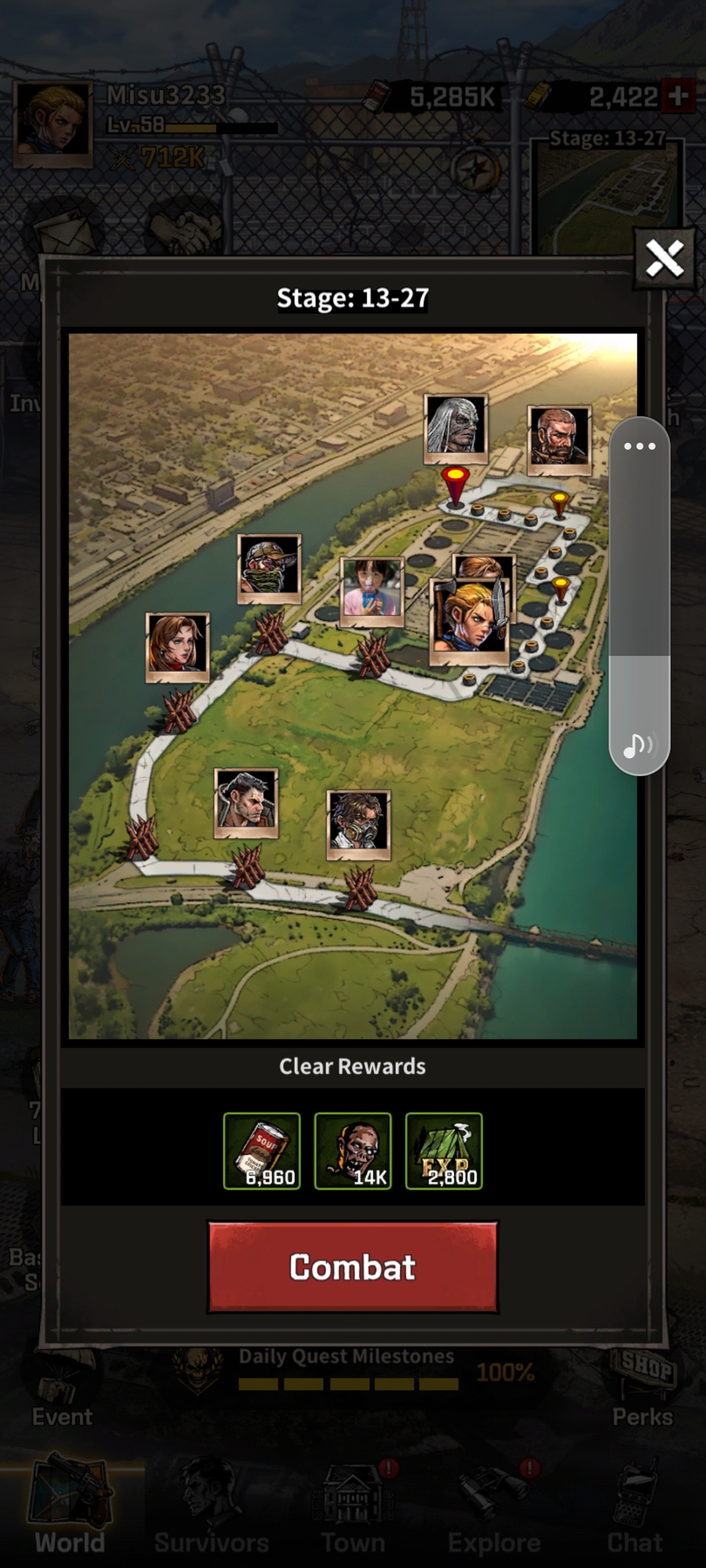This screenshot has width=706, height=1568.
Task: Start the stage with the Combat button
Action: (x=352, y=1267)
